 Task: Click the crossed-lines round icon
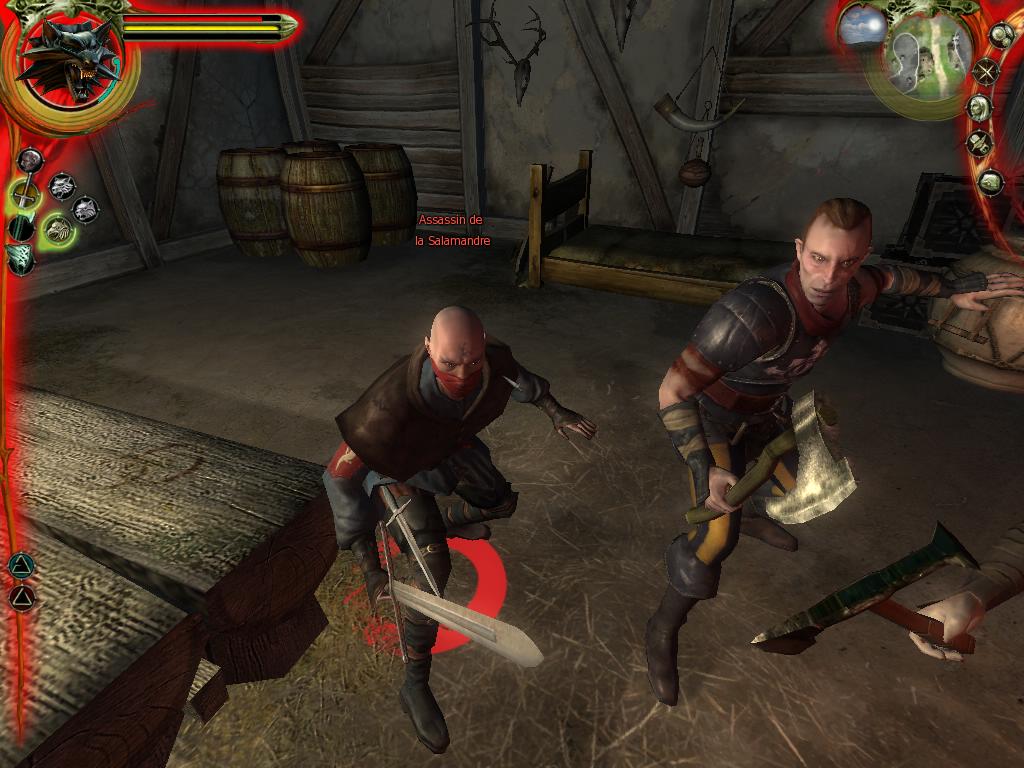point(985,72)
